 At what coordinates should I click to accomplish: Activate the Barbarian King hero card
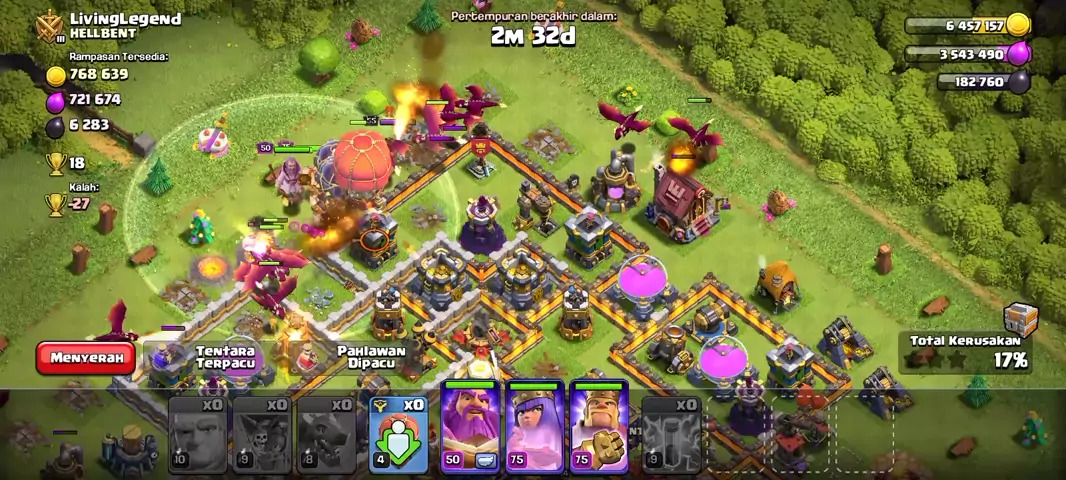[599, 427]
